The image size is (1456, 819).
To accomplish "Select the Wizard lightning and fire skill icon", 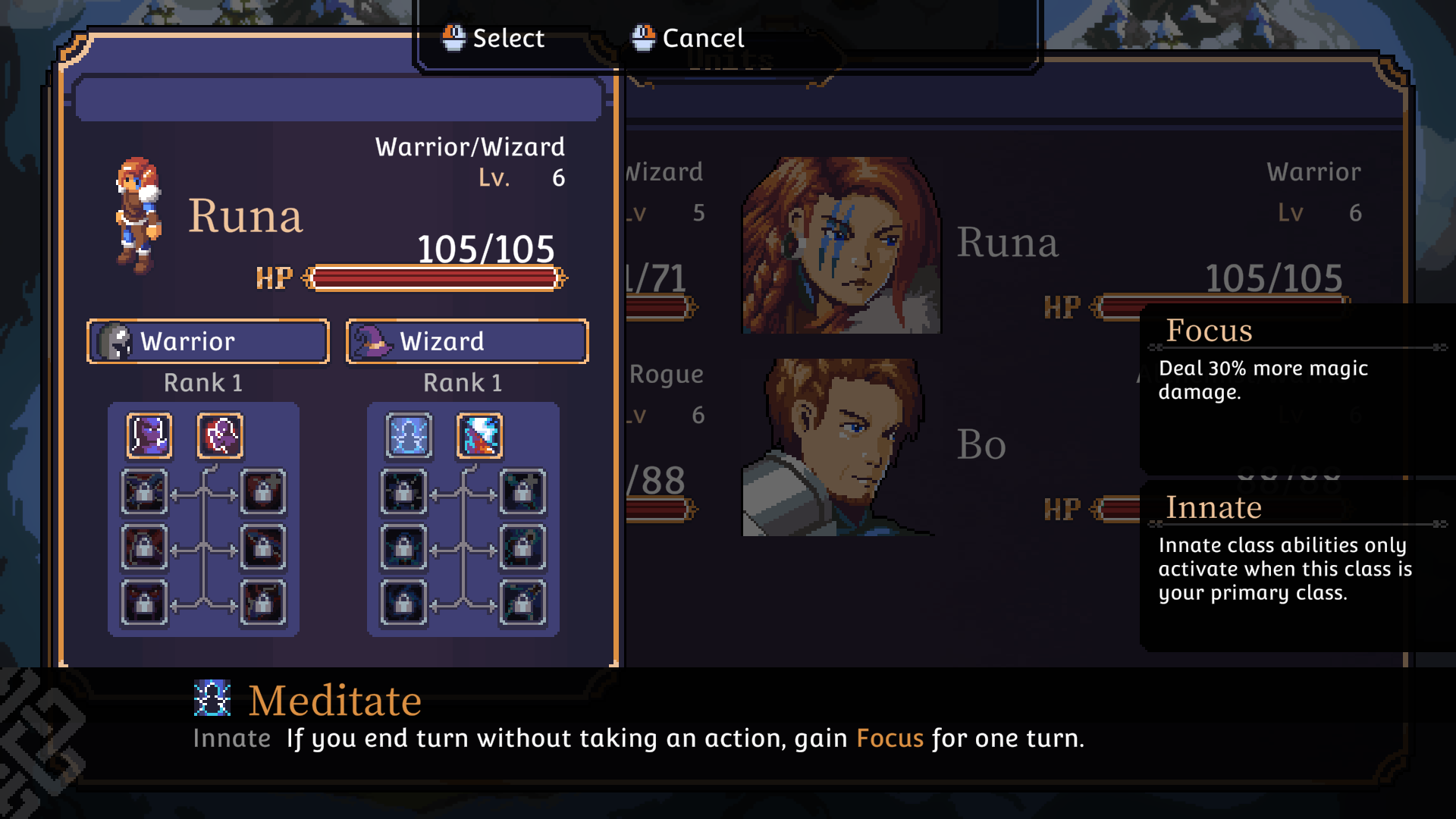I will pos(479,436).
